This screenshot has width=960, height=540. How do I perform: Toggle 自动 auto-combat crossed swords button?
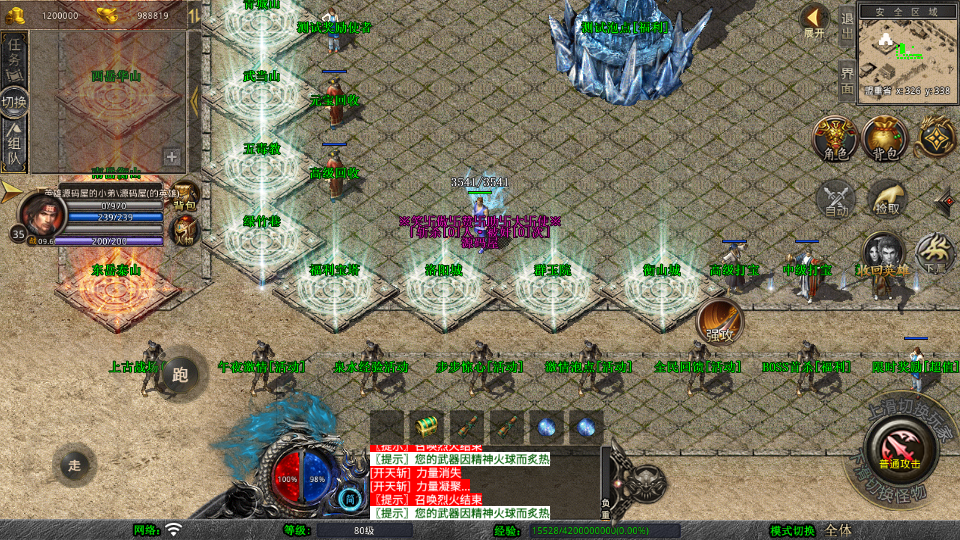click(x=835, y=197)
